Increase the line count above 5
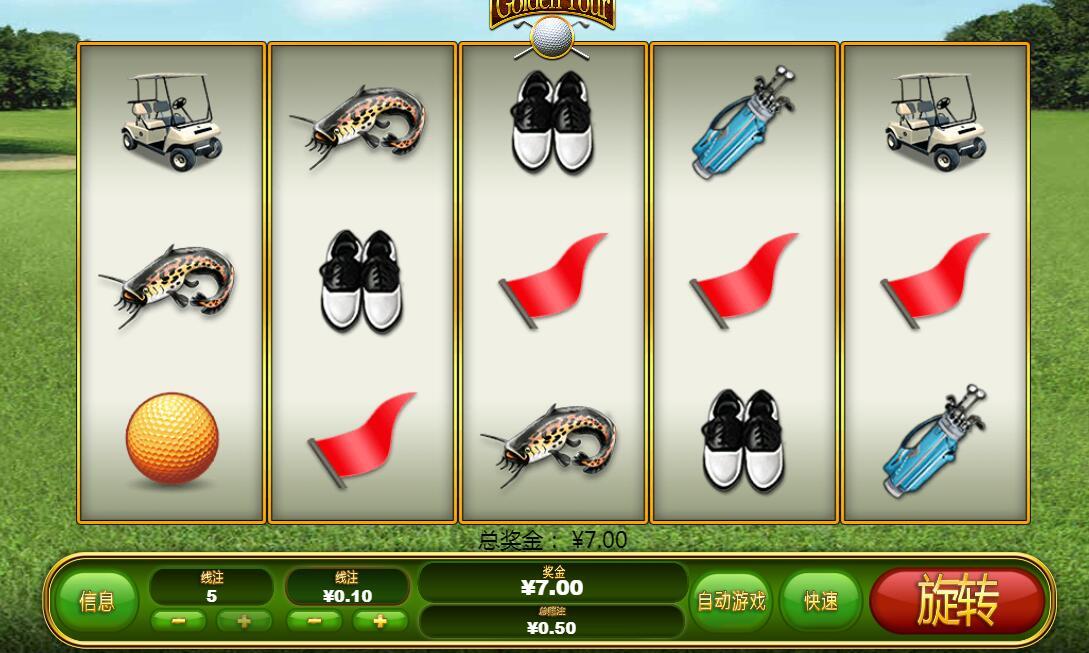This screenshot has height=653, width=1089. pos(244,621)
